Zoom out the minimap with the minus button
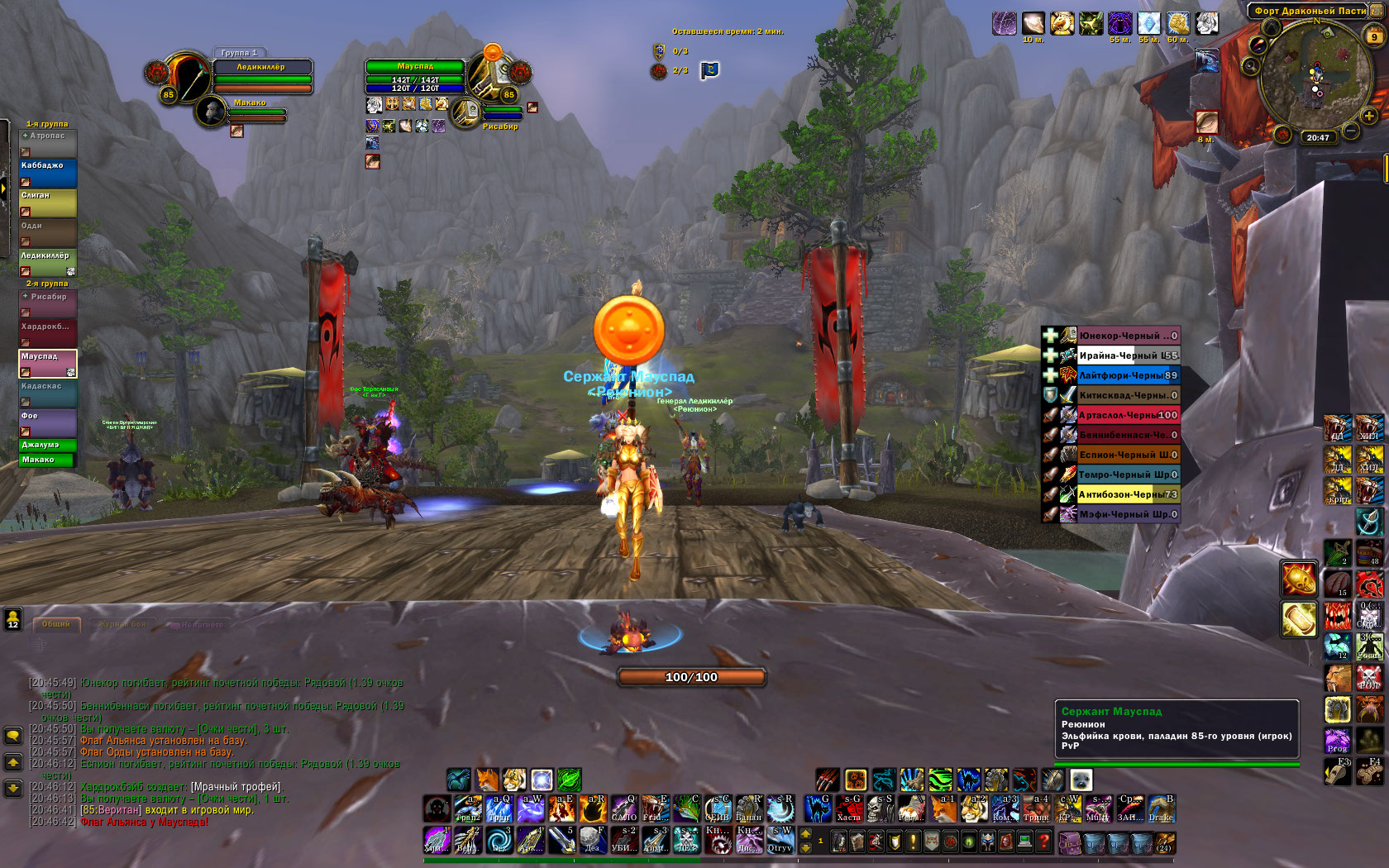The height and width of the screenshot is (868, 1389). tap(1350, 131)
